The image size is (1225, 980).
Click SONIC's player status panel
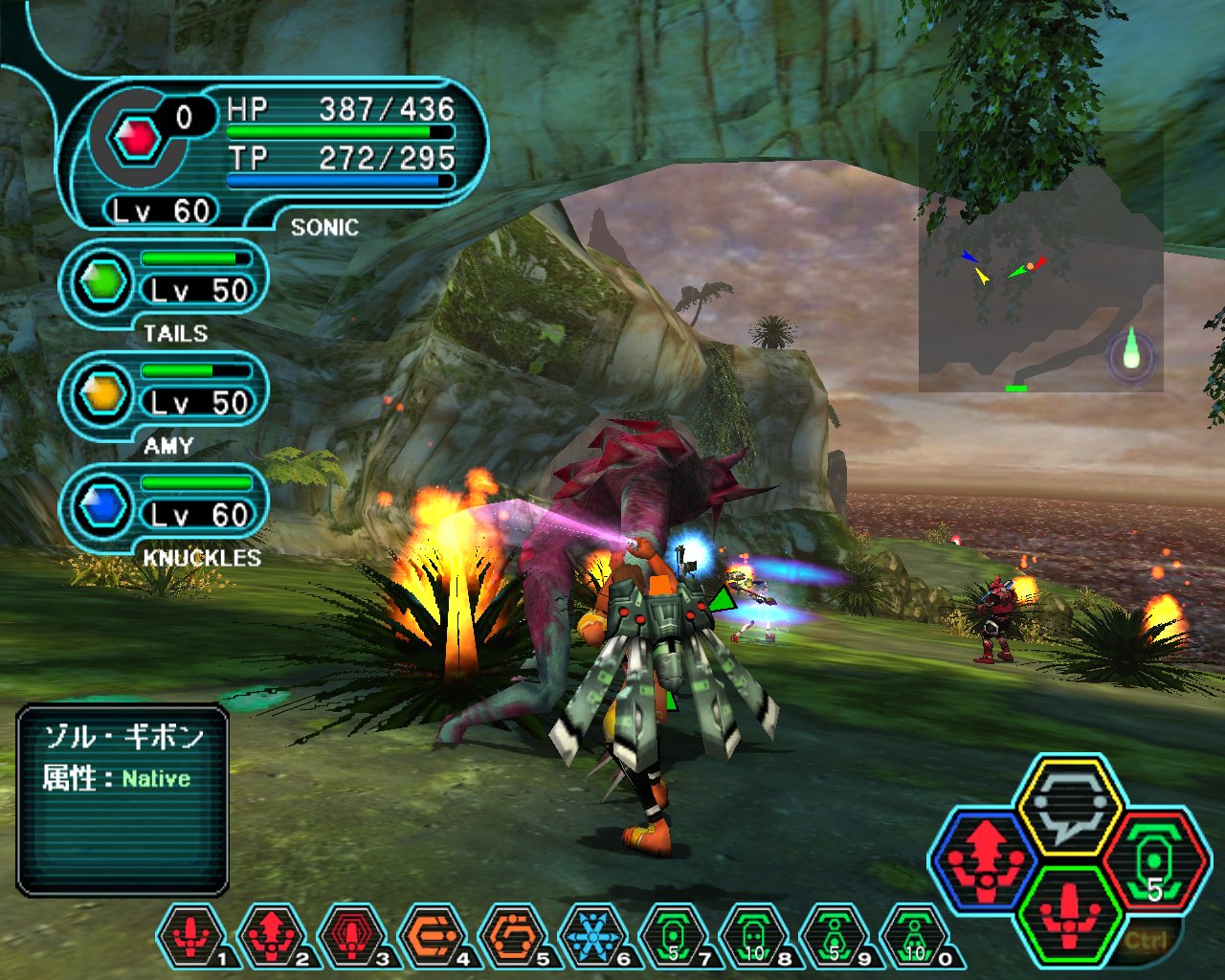pyautogui.click(x=273, y=153)
